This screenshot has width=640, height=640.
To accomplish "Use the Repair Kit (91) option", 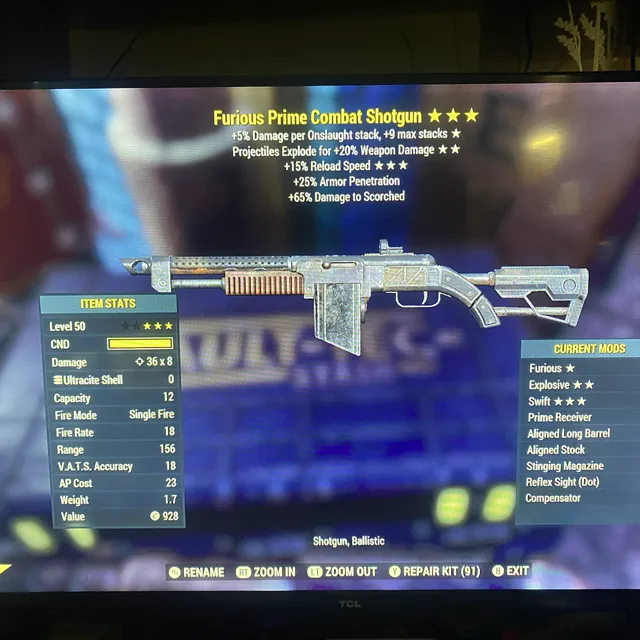I will tap(436, 572).
